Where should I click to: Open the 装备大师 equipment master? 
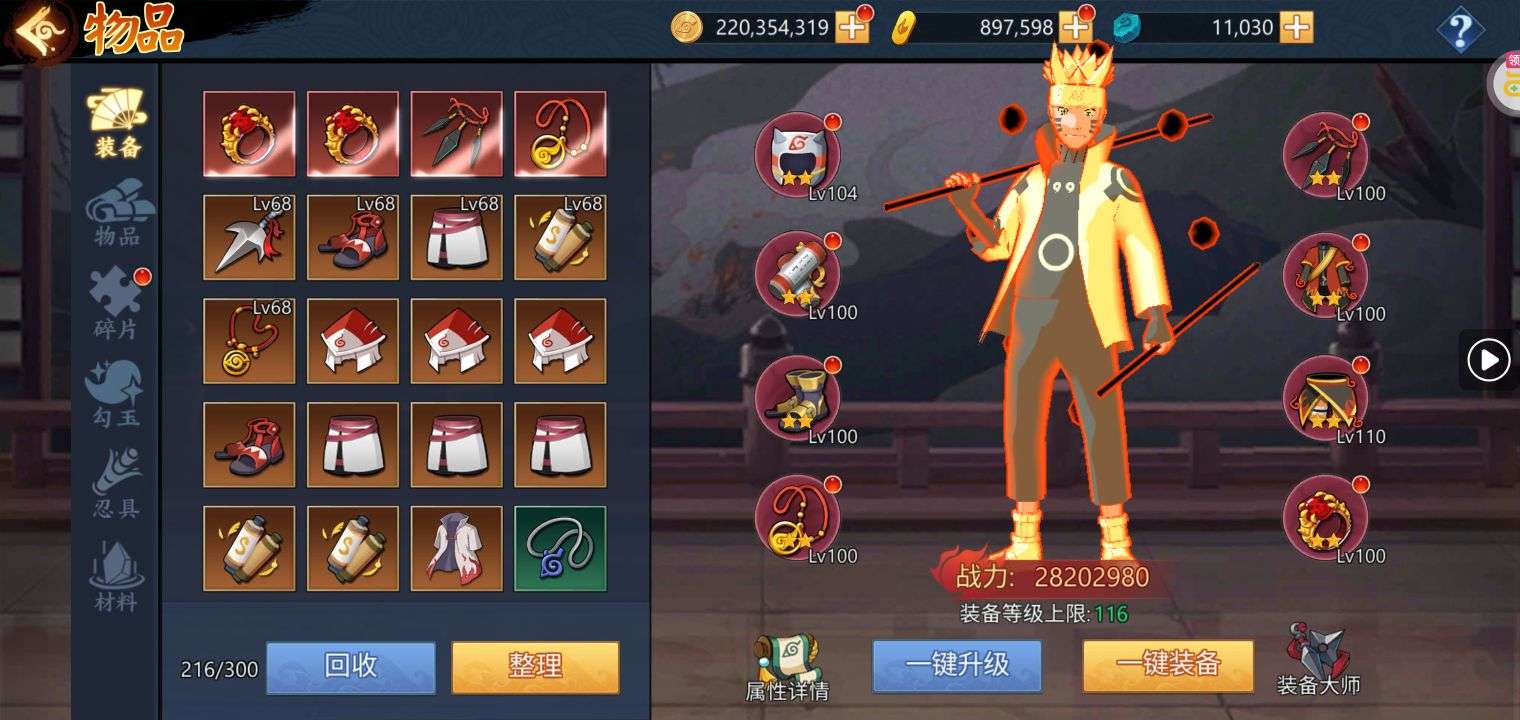(1318, 658)
